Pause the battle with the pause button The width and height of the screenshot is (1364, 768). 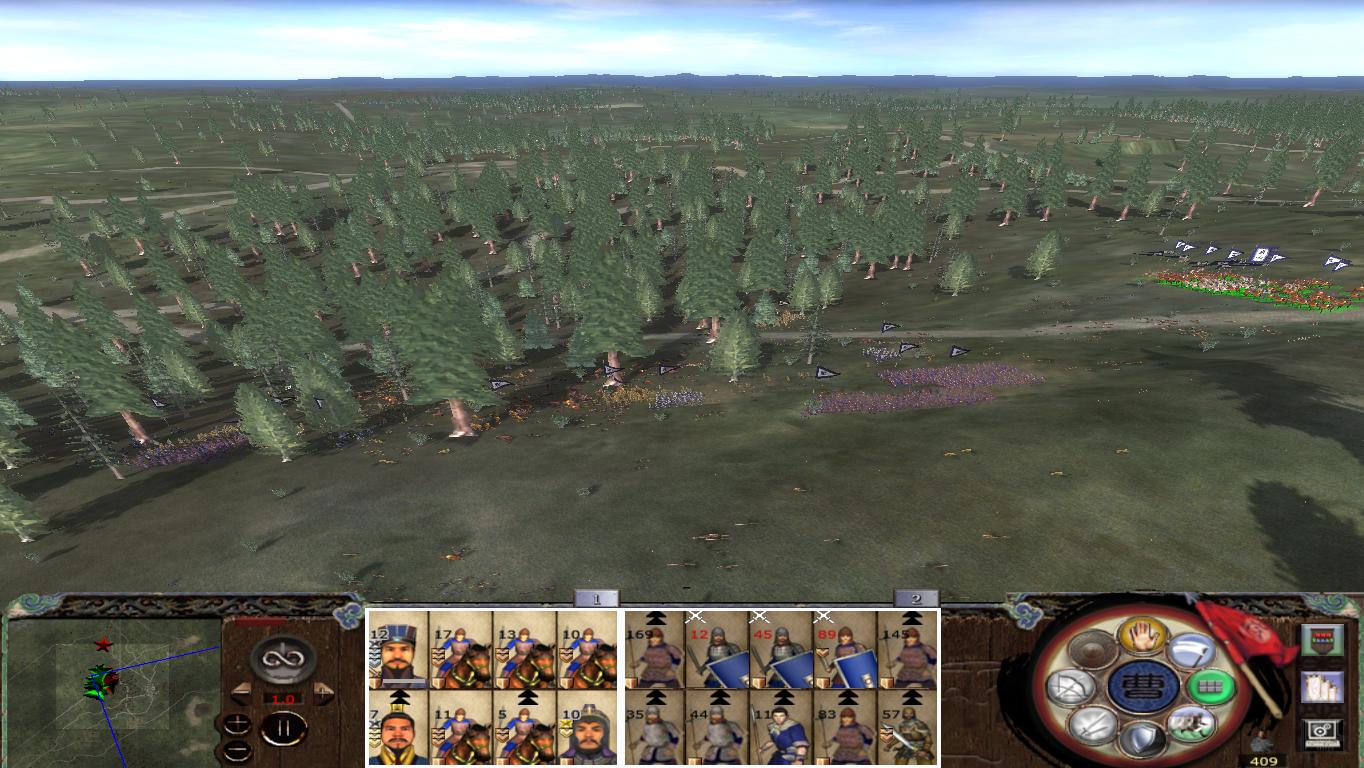282,728
